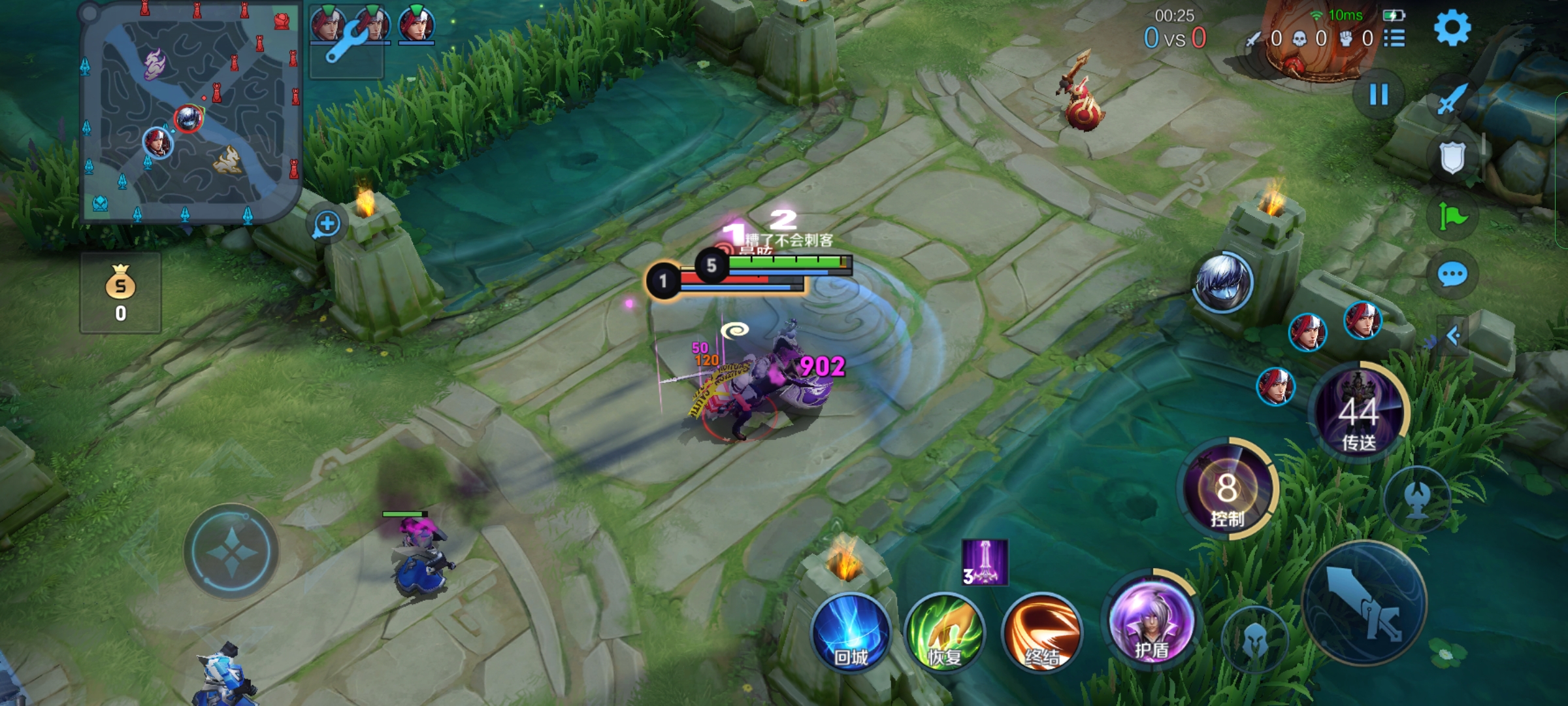1568x706 pixels.
Task: Activate the 护盾 shield ability
Action: [1151, 622]
